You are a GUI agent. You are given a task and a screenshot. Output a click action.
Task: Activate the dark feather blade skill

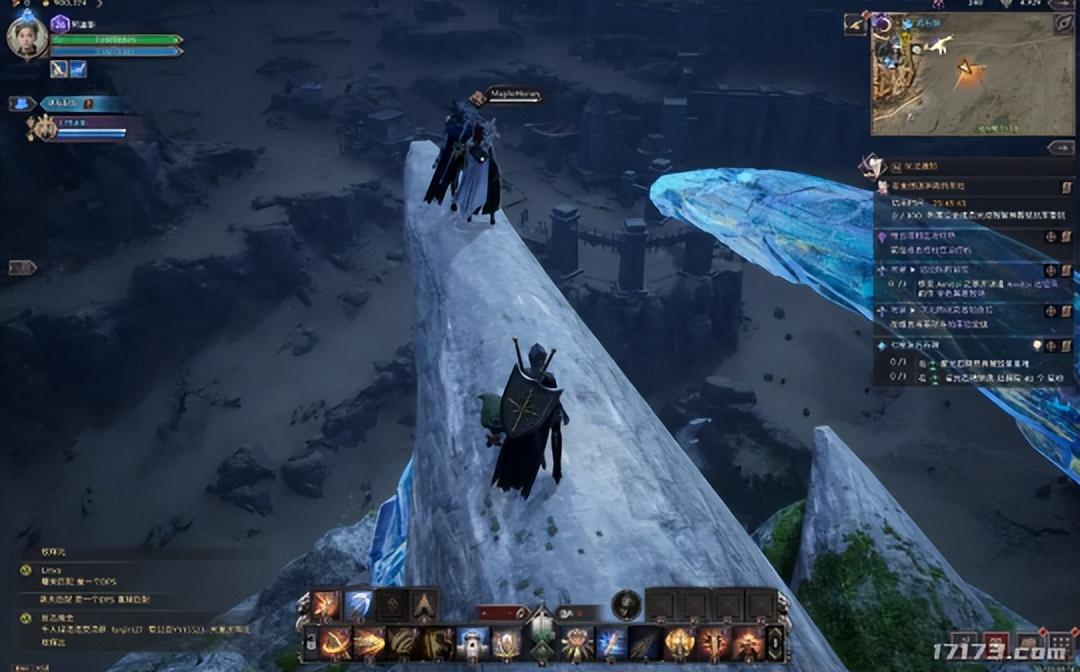pos(645,643)
